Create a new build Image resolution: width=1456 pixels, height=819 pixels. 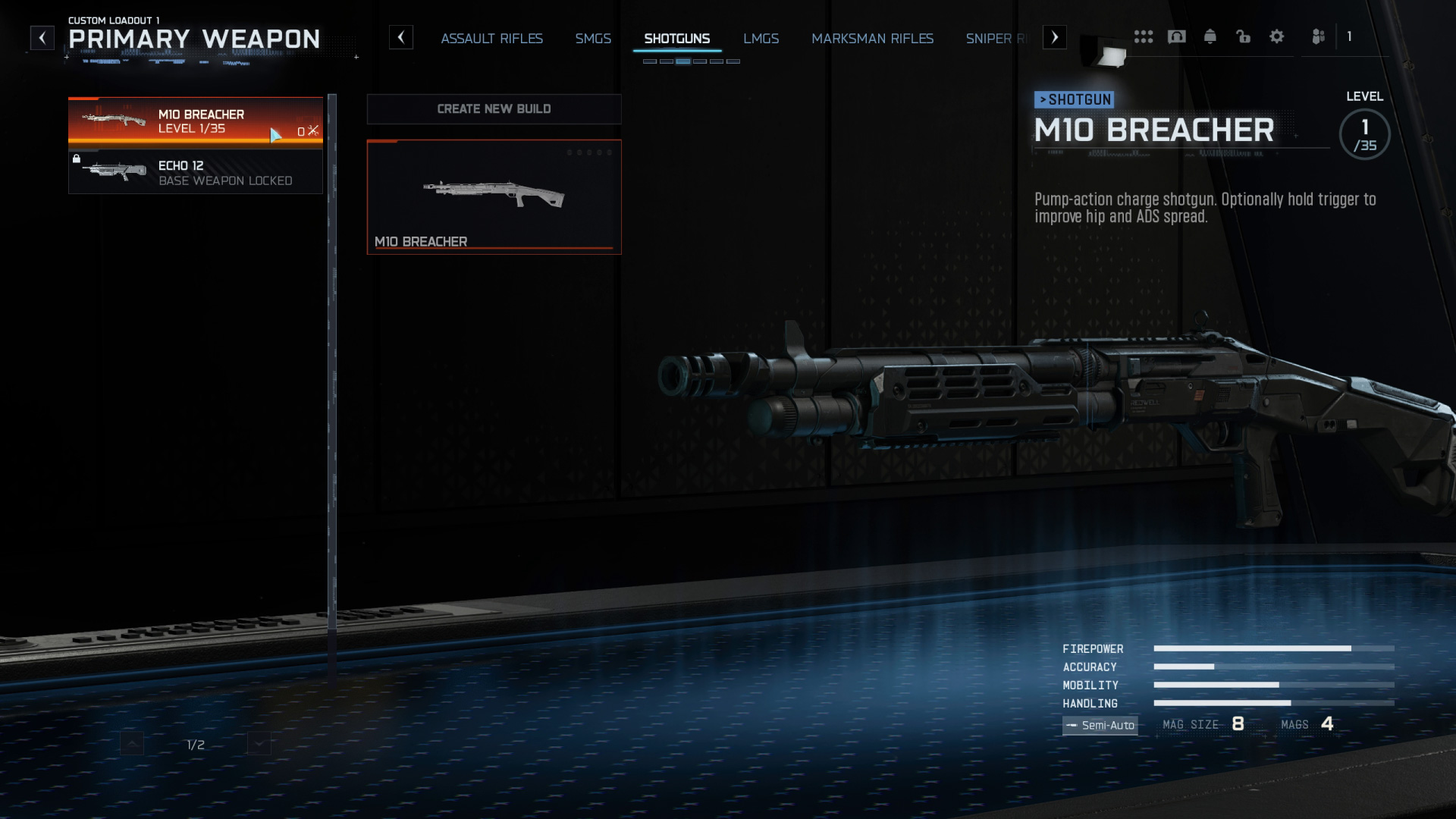(494, 109)
